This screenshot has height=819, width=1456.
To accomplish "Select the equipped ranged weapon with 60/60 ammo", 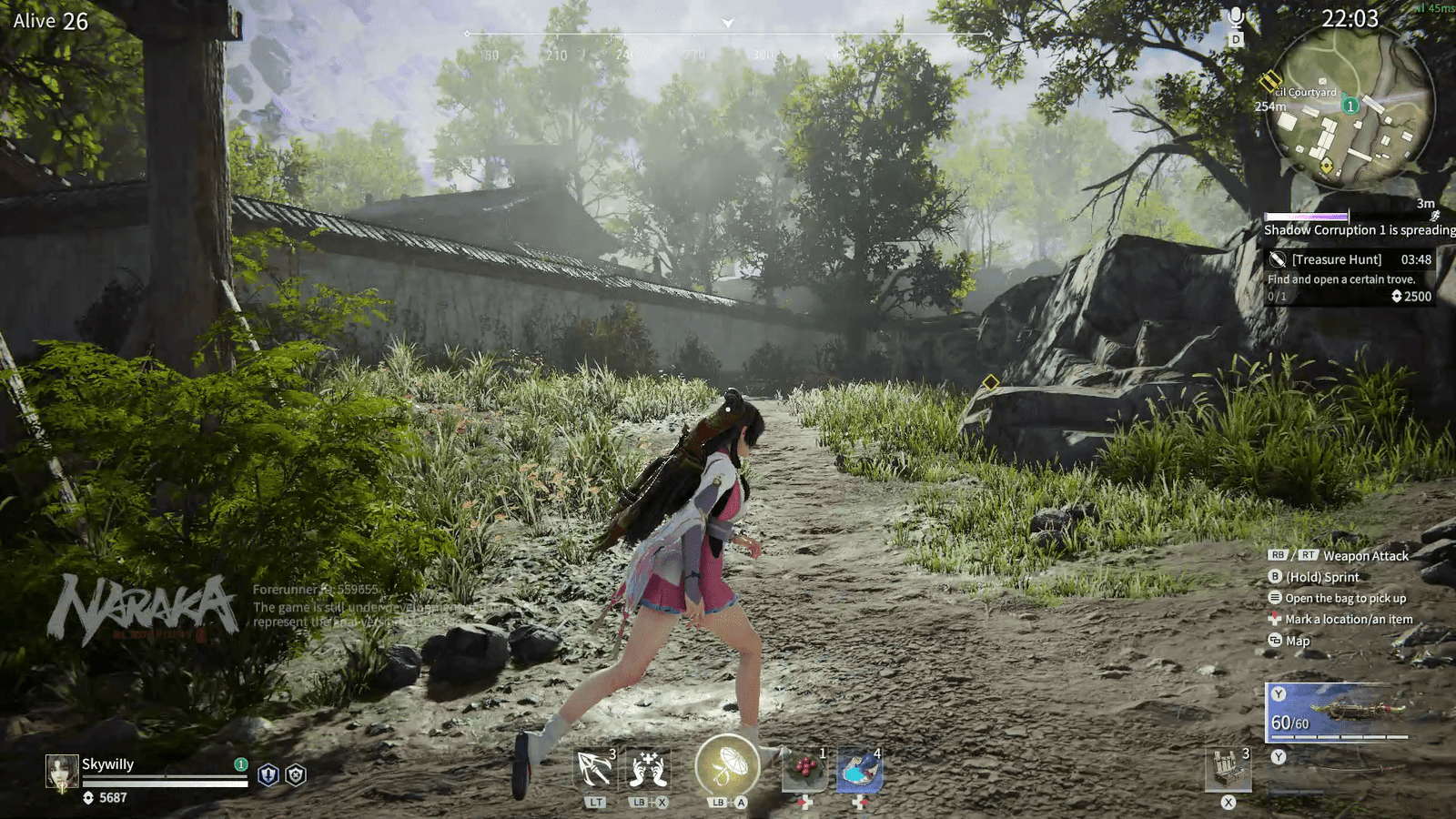I will pyautogui.click(x=1337, y=712).
